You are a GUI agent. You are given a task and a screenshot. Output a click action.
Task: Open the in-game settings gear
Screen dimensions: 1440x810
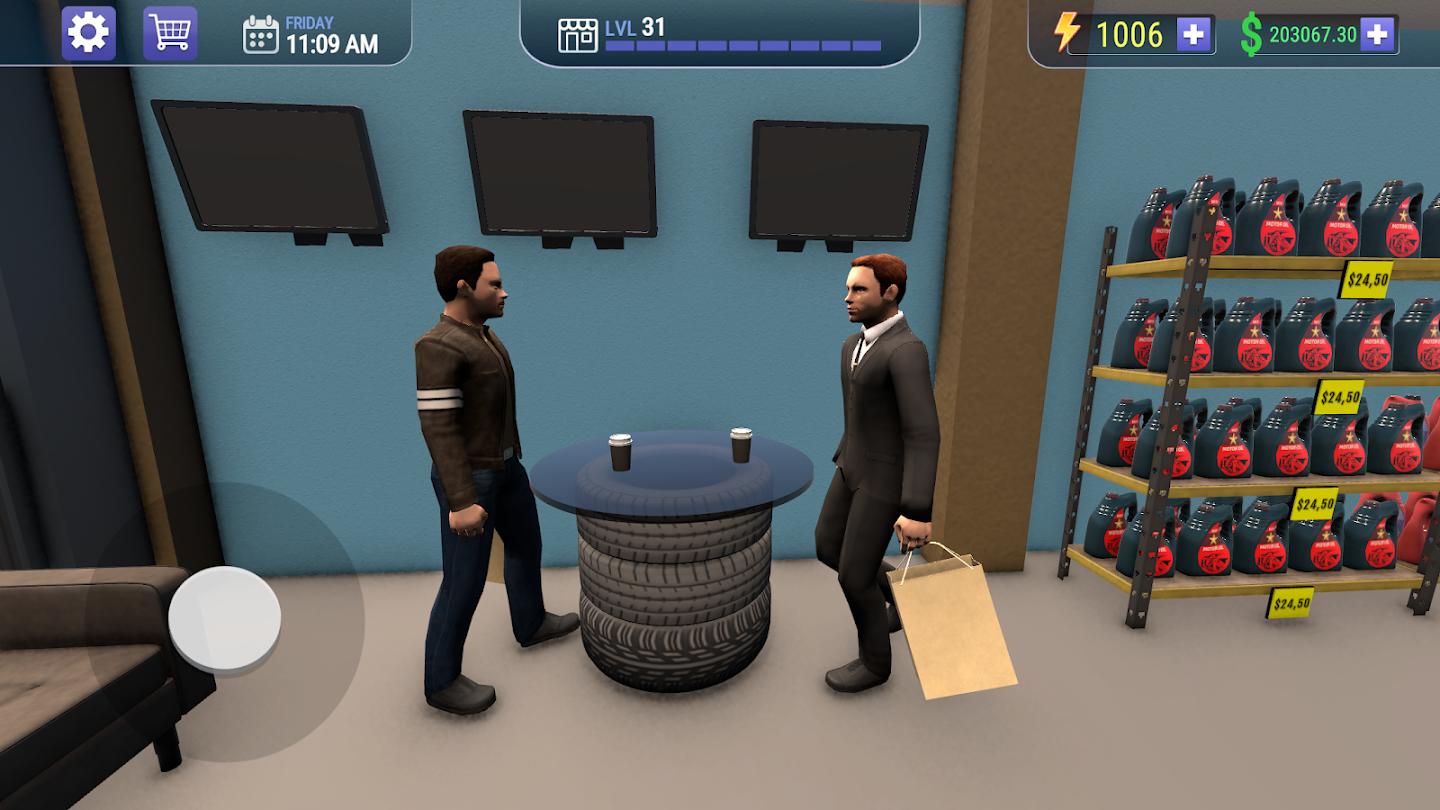pos(88,31)
